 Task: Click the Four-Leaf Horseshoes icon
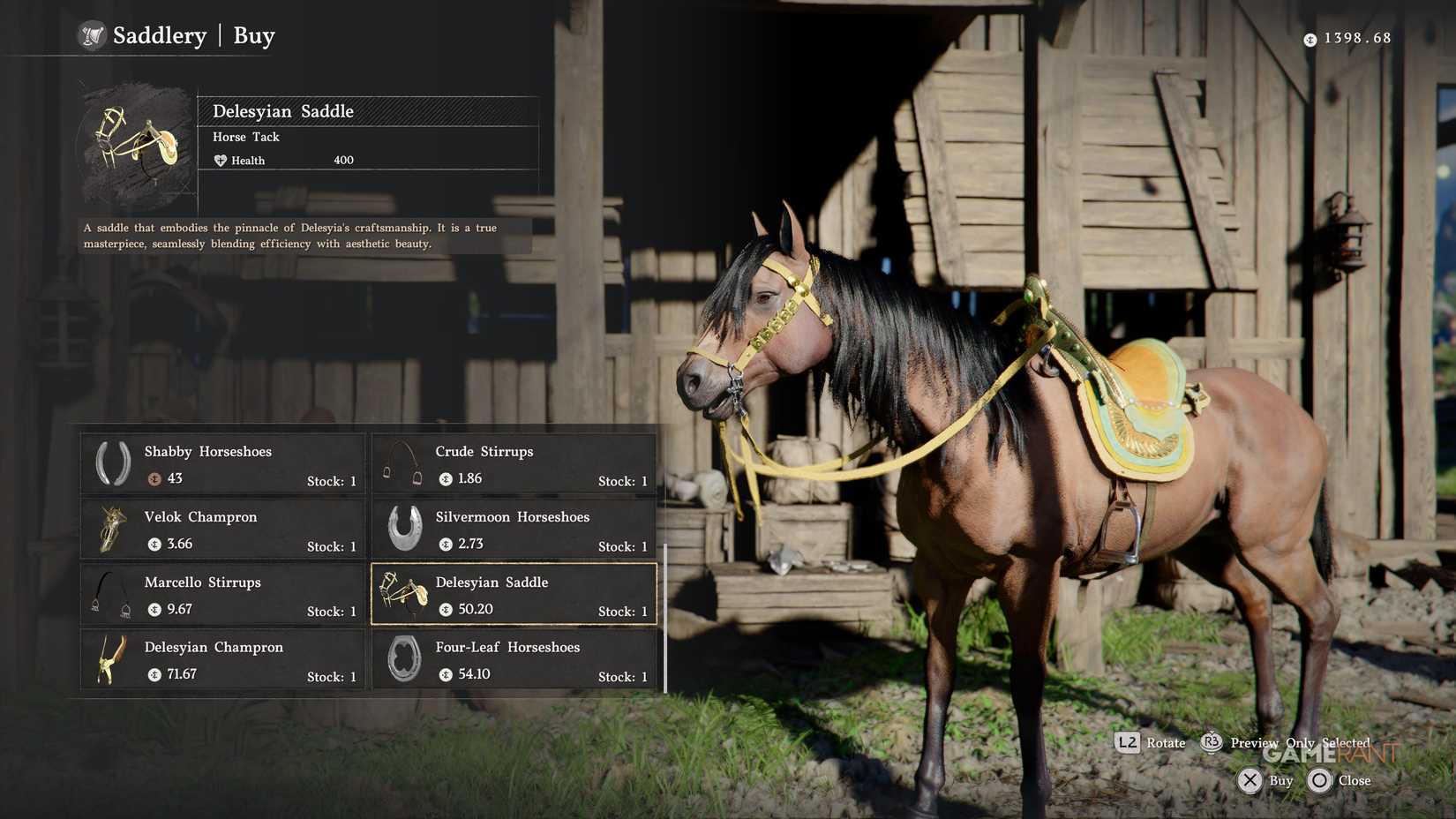tap(404, 660)
